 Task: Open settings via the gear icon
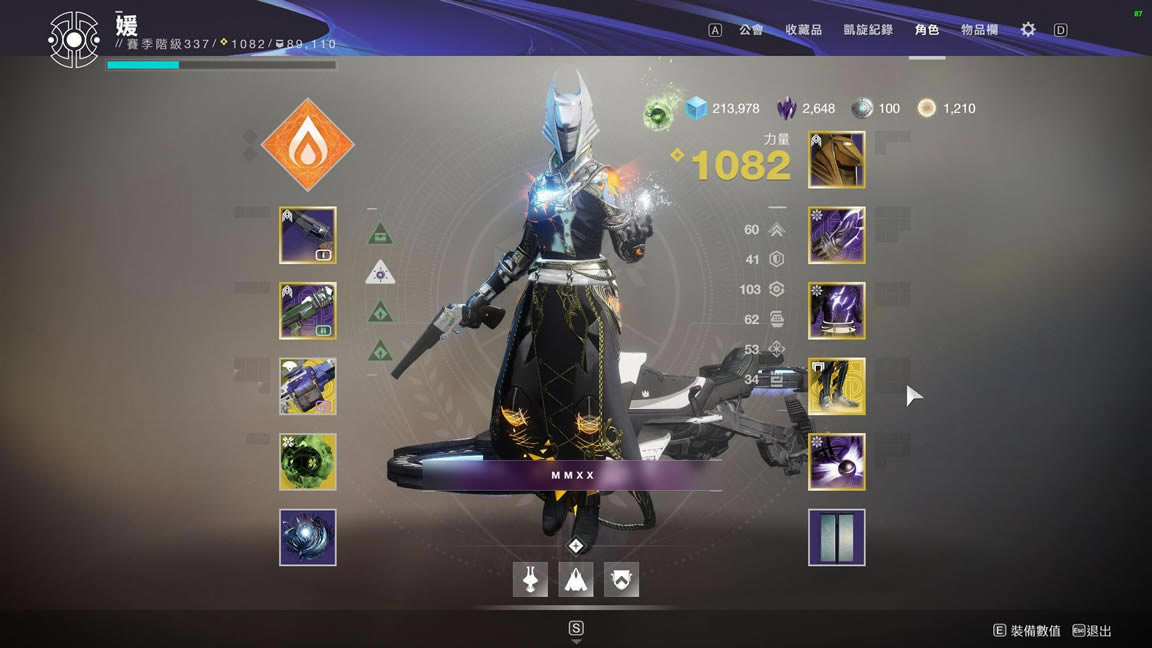[x=1028, y=30]
